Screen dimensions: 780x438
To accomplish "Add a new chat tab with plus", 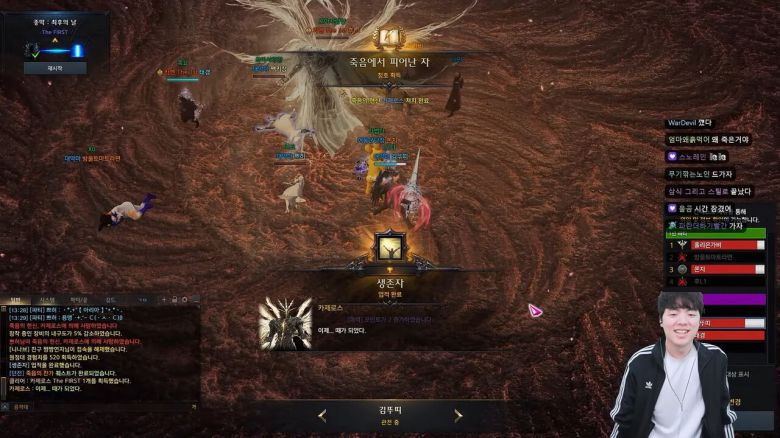I will coord(163,299).
